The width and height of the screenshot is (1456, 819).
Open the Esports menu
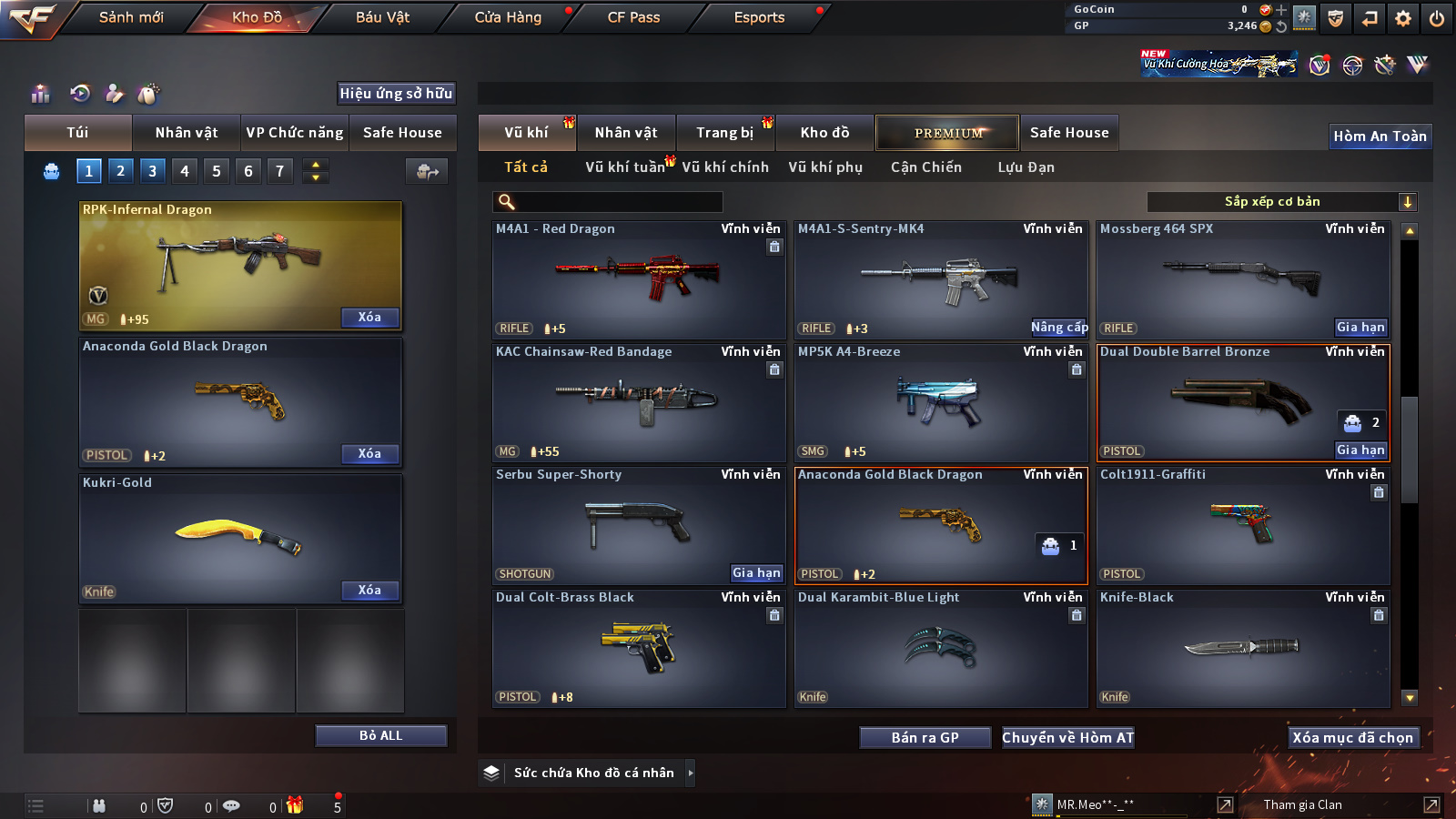pyautogui.click(x=759, y=17)
